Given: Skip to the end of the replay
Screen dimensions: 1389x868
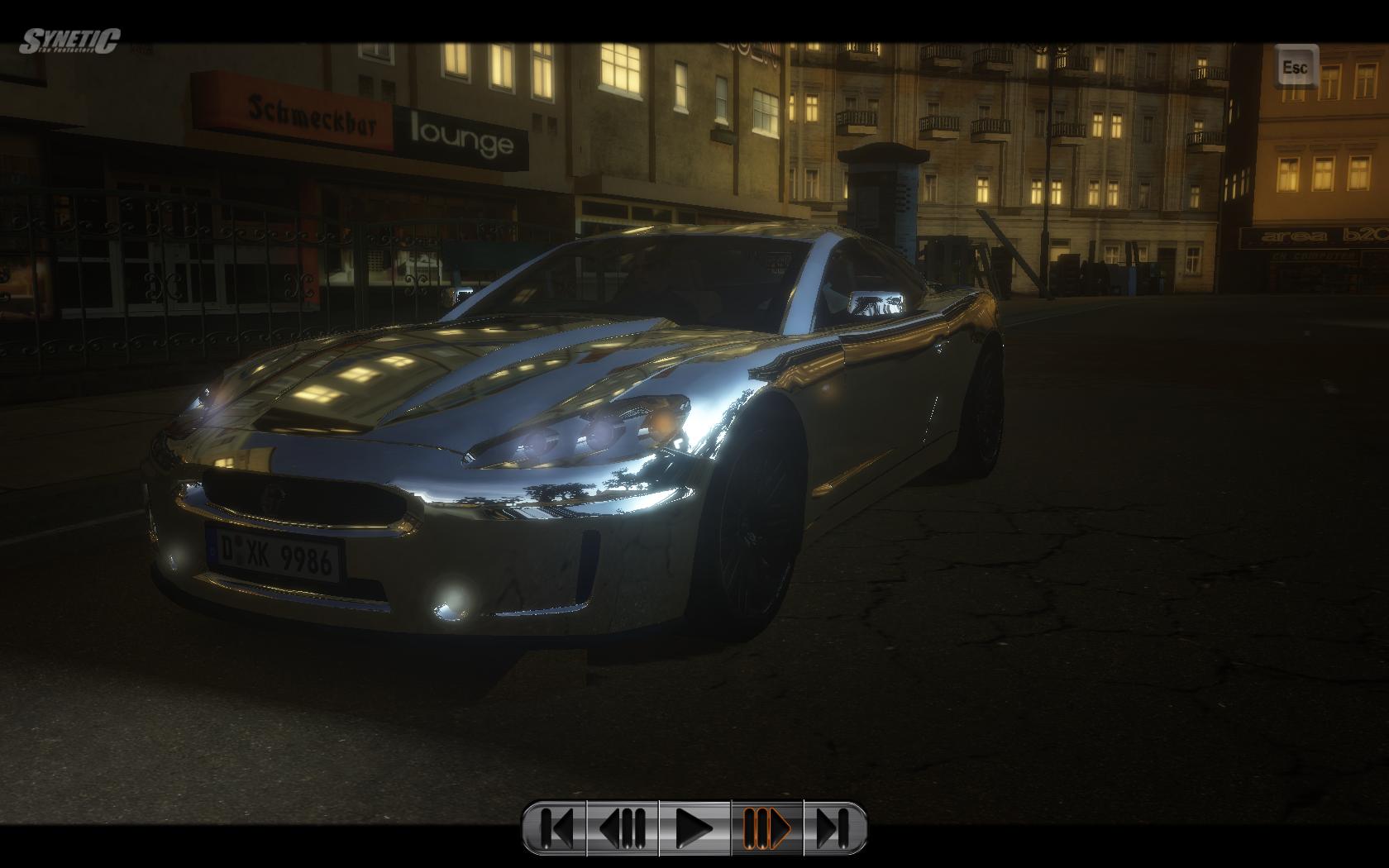Looking at the screenshot, I should (833, 827).
